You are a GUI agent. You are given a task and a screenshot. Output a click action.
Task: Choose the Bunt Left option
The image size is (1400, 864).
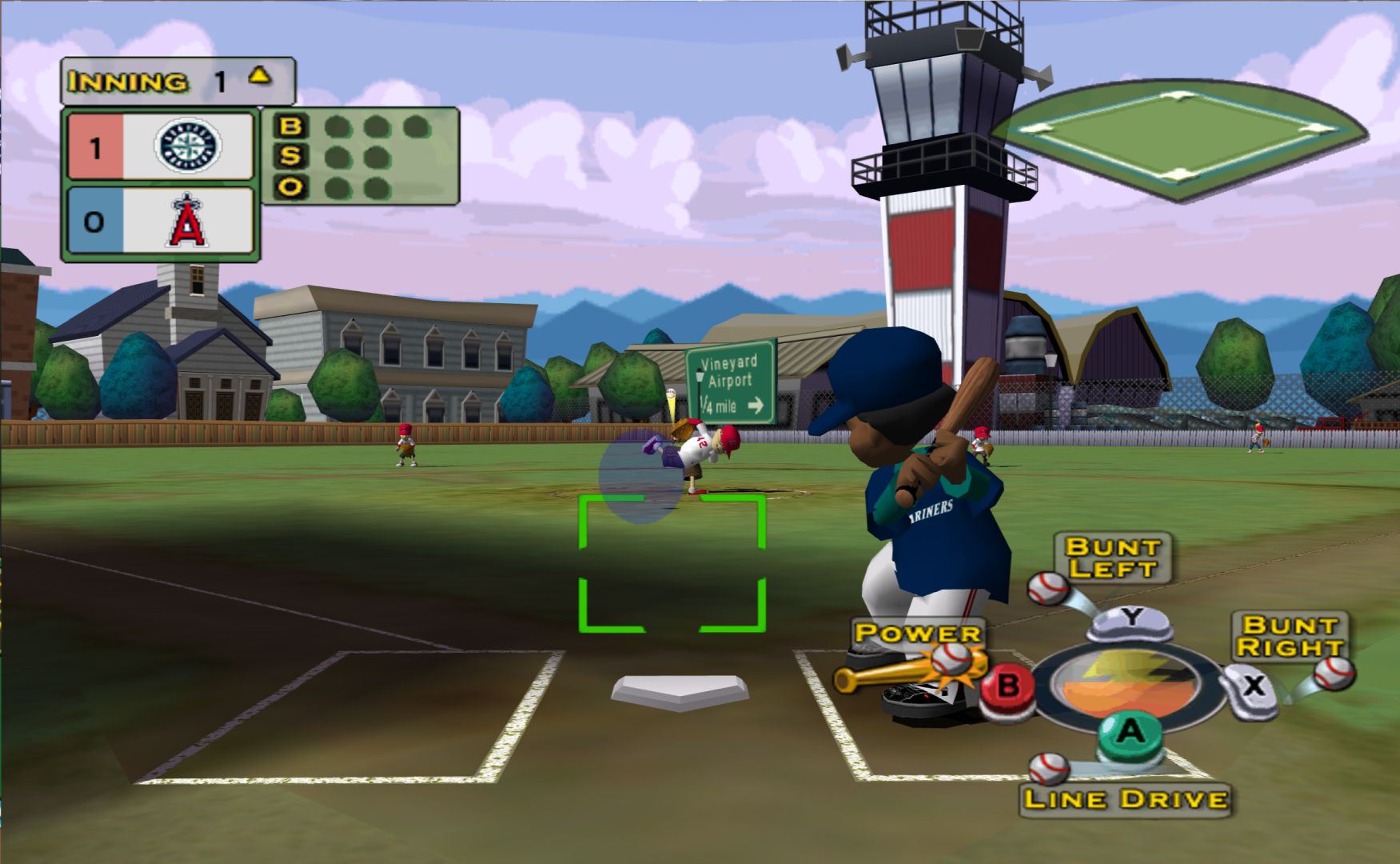click(1113, 558)
